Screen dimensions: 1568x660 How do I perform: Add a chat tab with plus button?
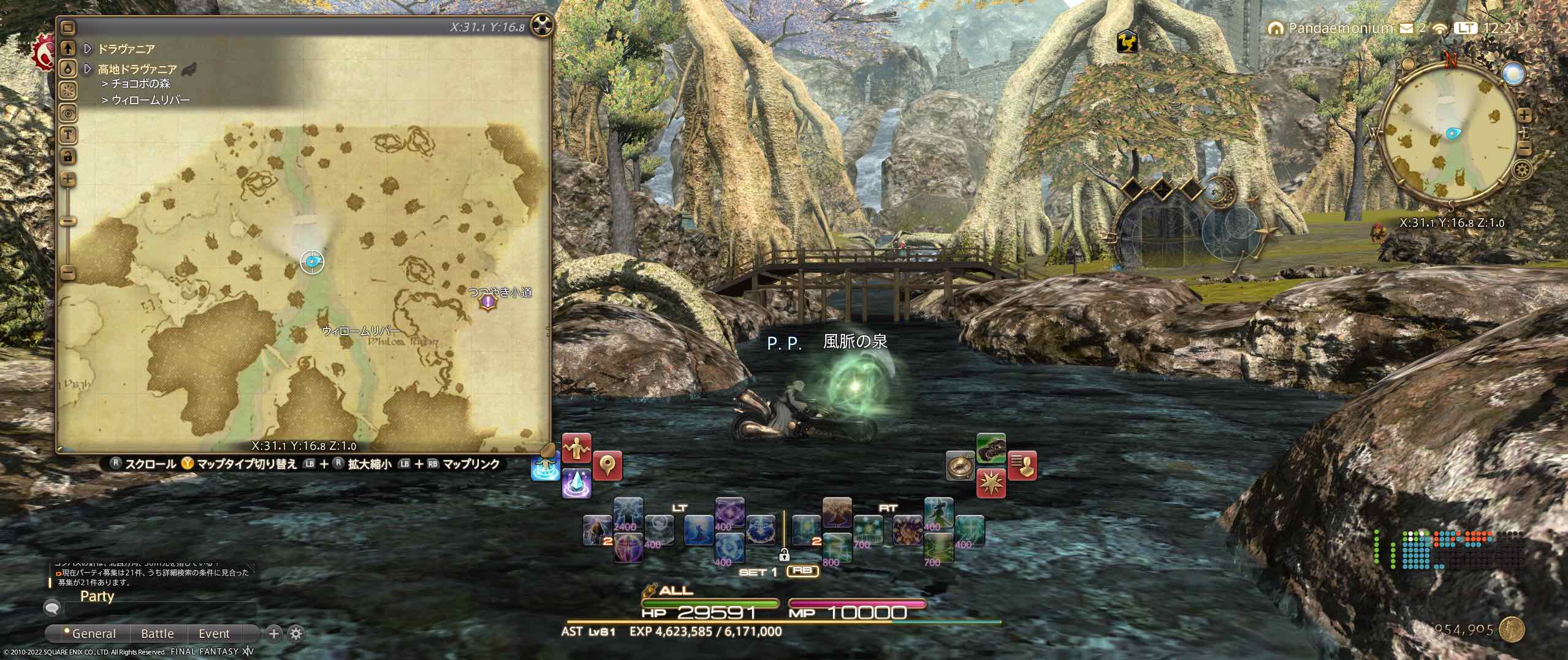point(274,634)
